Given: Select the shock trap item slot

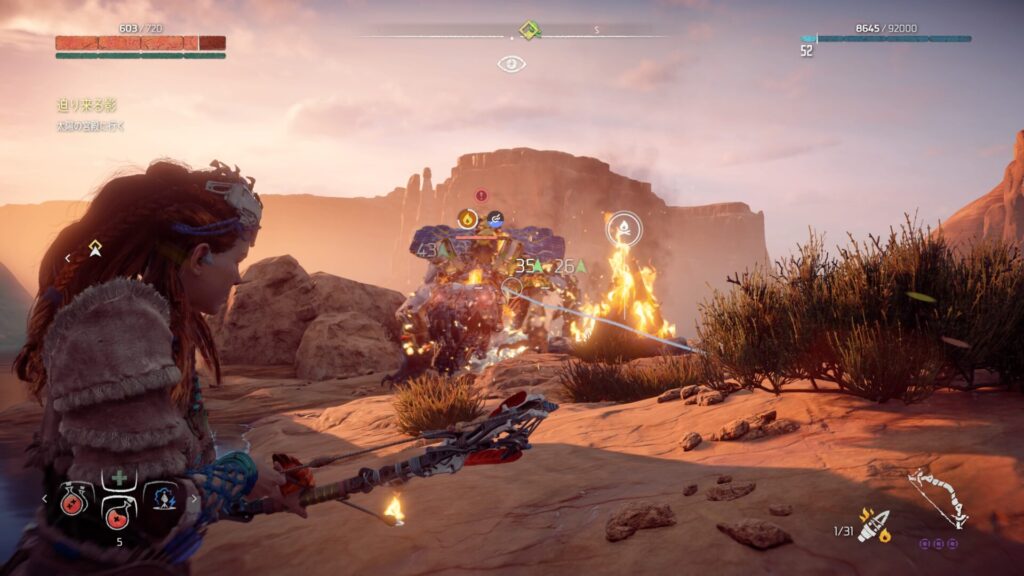Looking at the screenshot, I should 161,497.
